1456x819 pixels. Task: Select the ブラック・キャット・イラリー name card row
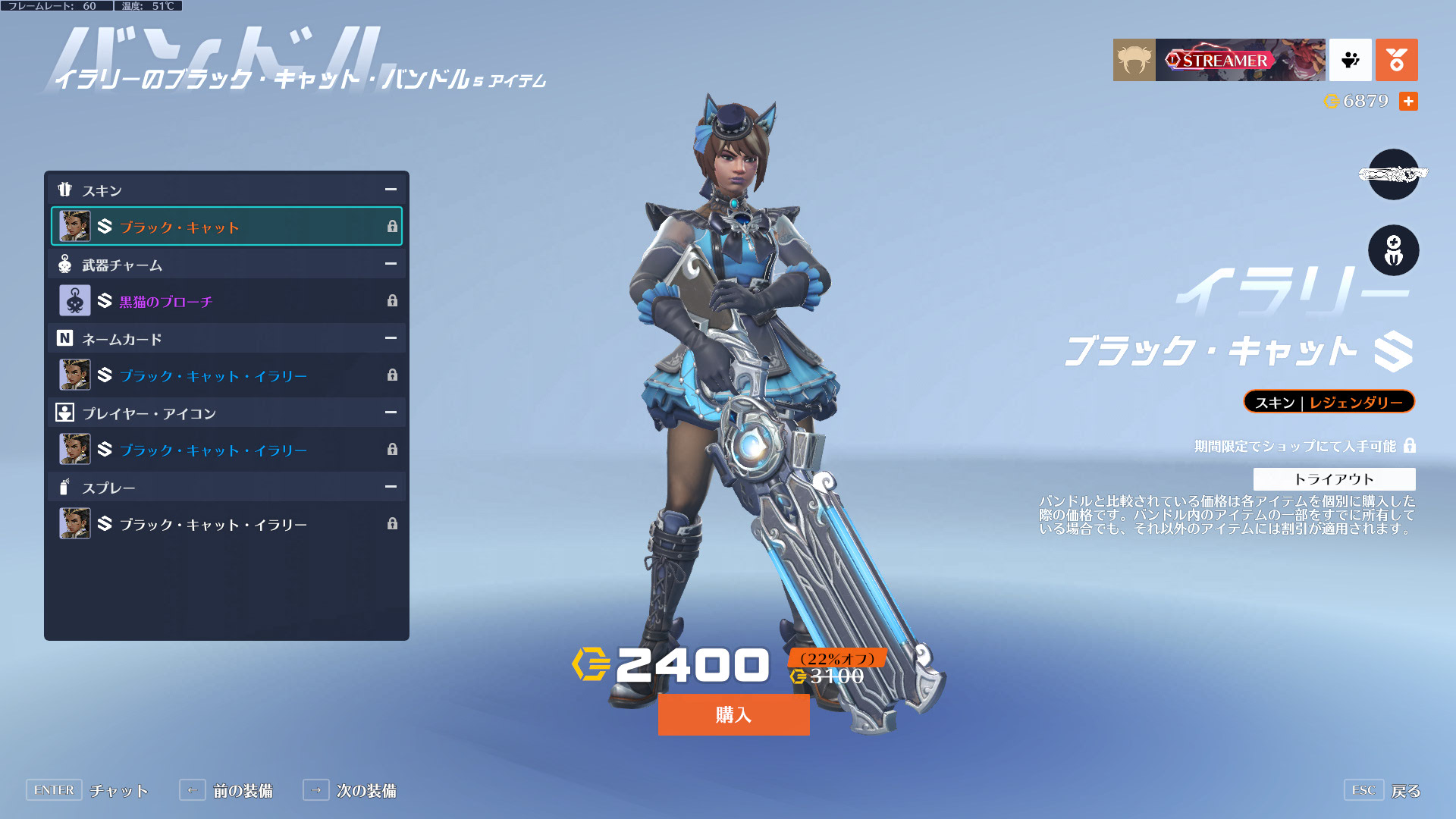226,375
